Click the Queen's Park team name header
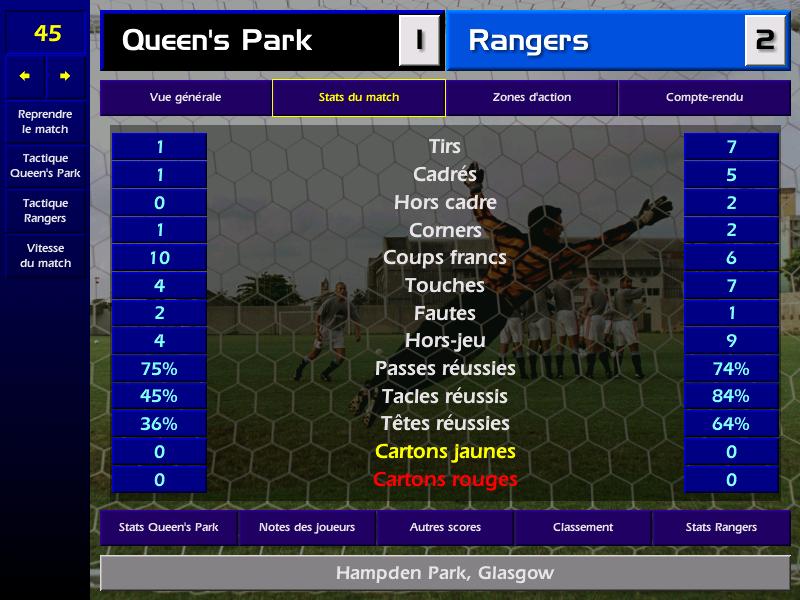This screenshot has height=600, width=800. tap(250, 41)
